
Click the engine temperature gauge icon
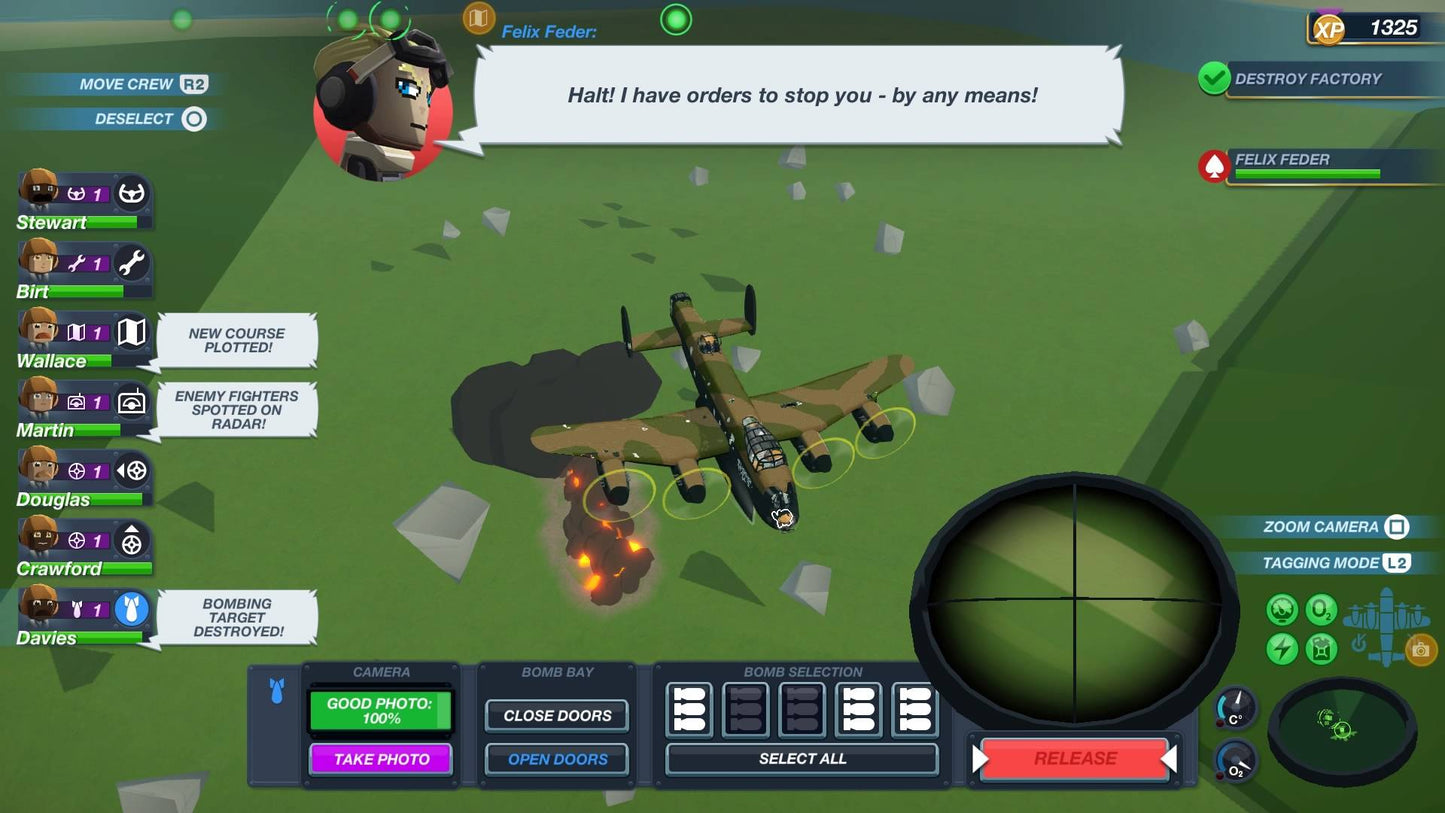1281,609
